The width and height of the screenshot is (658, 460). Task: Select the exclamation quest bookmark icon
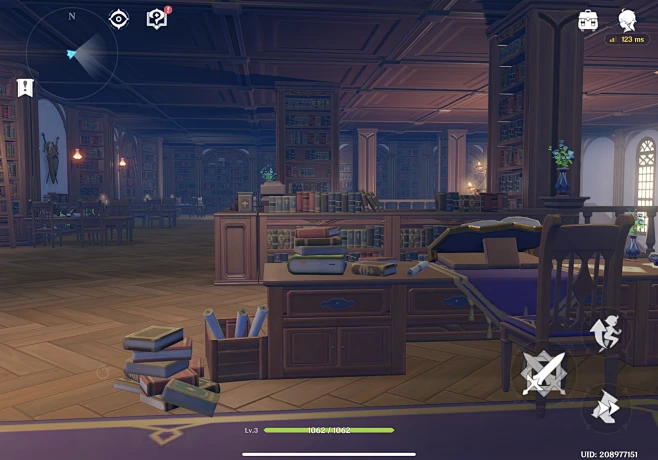(26, 88)
